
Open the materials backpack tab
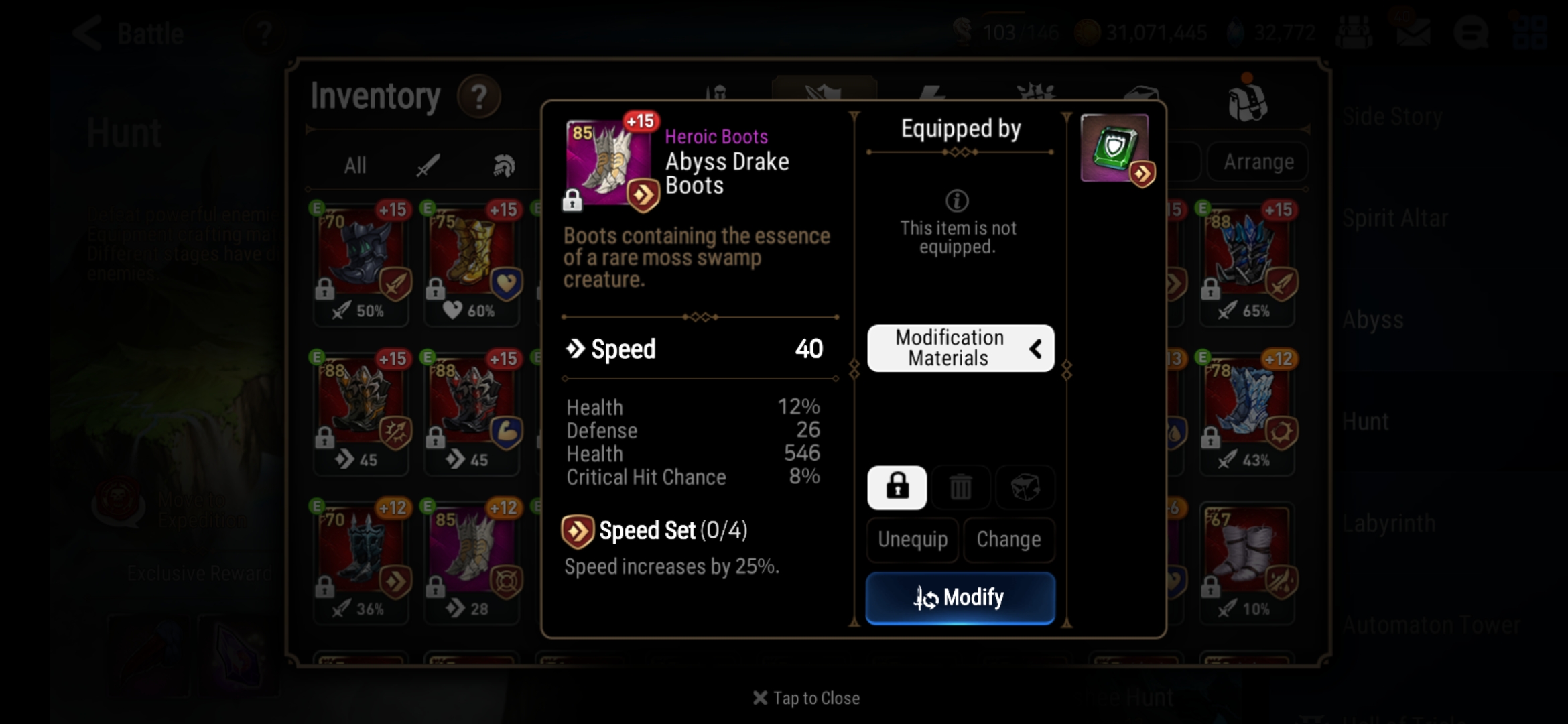click(x=1246, y=99)
